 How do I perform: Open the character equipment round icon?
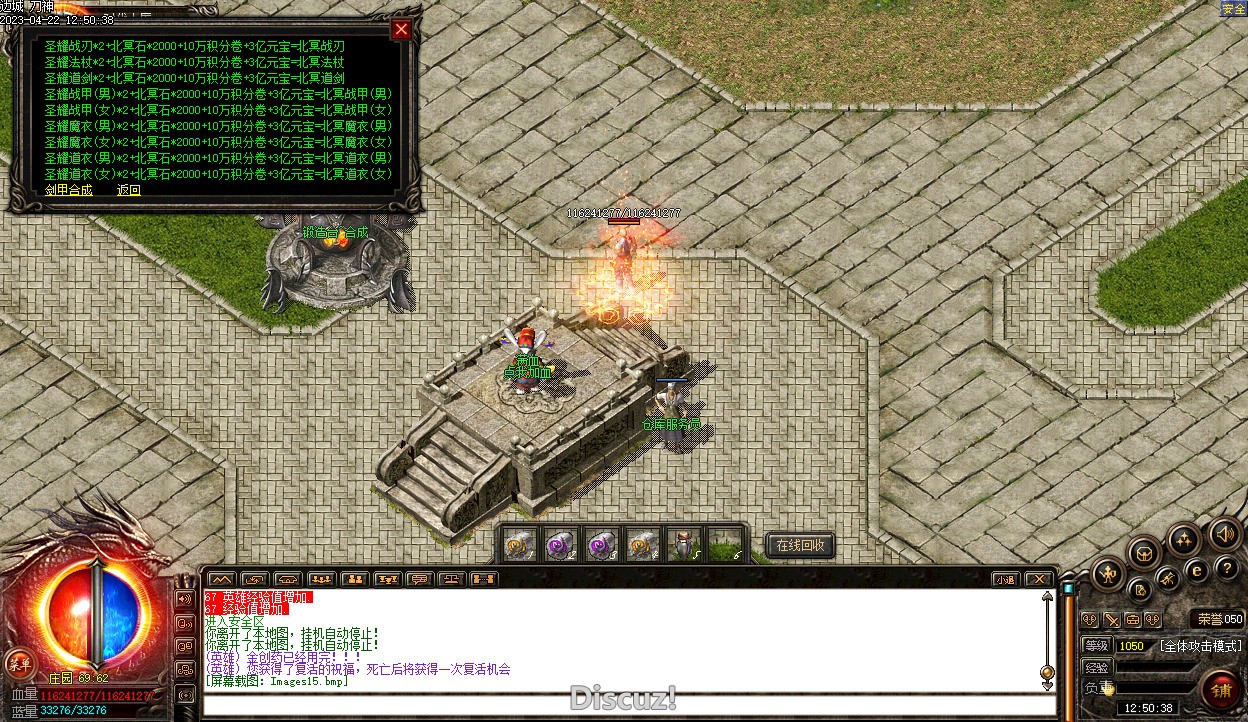pyautogui.click(x=1108, y=573)
